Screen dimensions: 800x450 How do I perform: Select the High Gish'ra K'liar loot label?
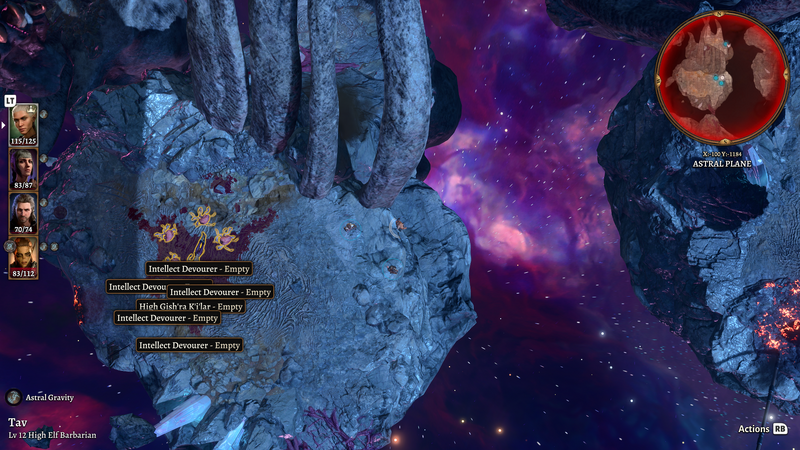coord(190,306)
